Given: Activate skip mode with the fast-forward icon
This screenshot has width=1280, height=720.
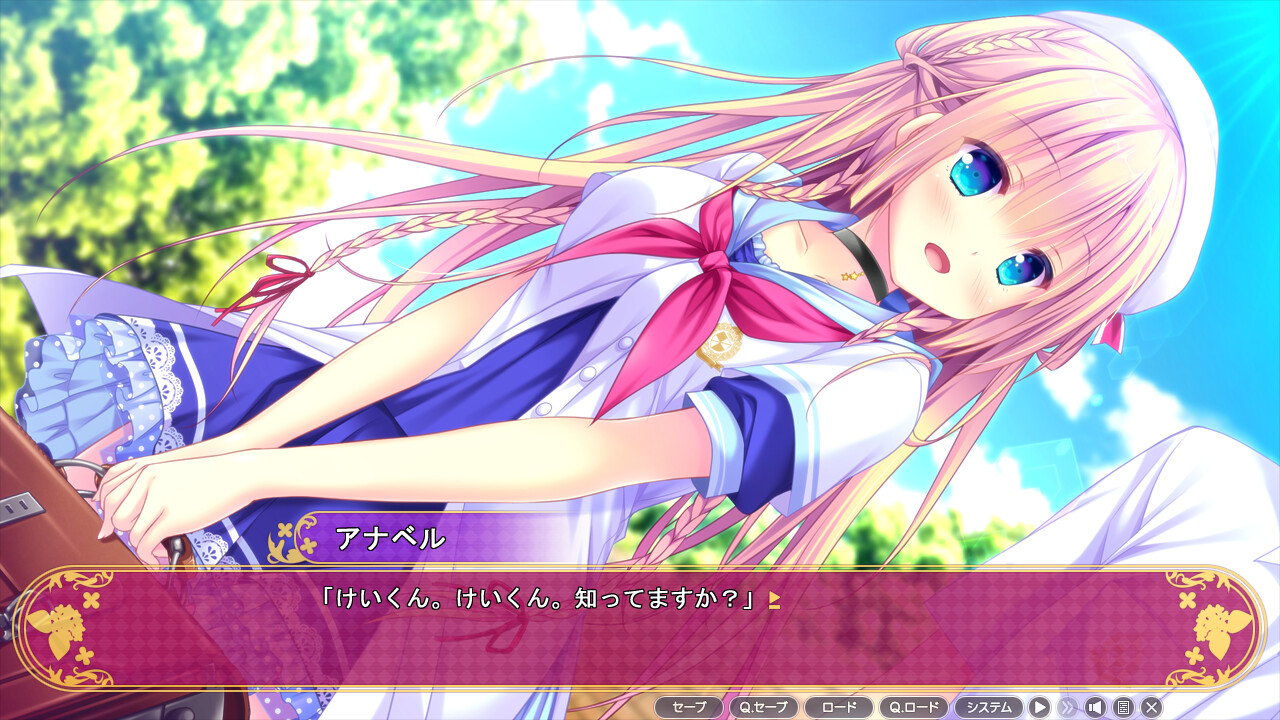Looking at the screenshot, I should [1069, 707].
